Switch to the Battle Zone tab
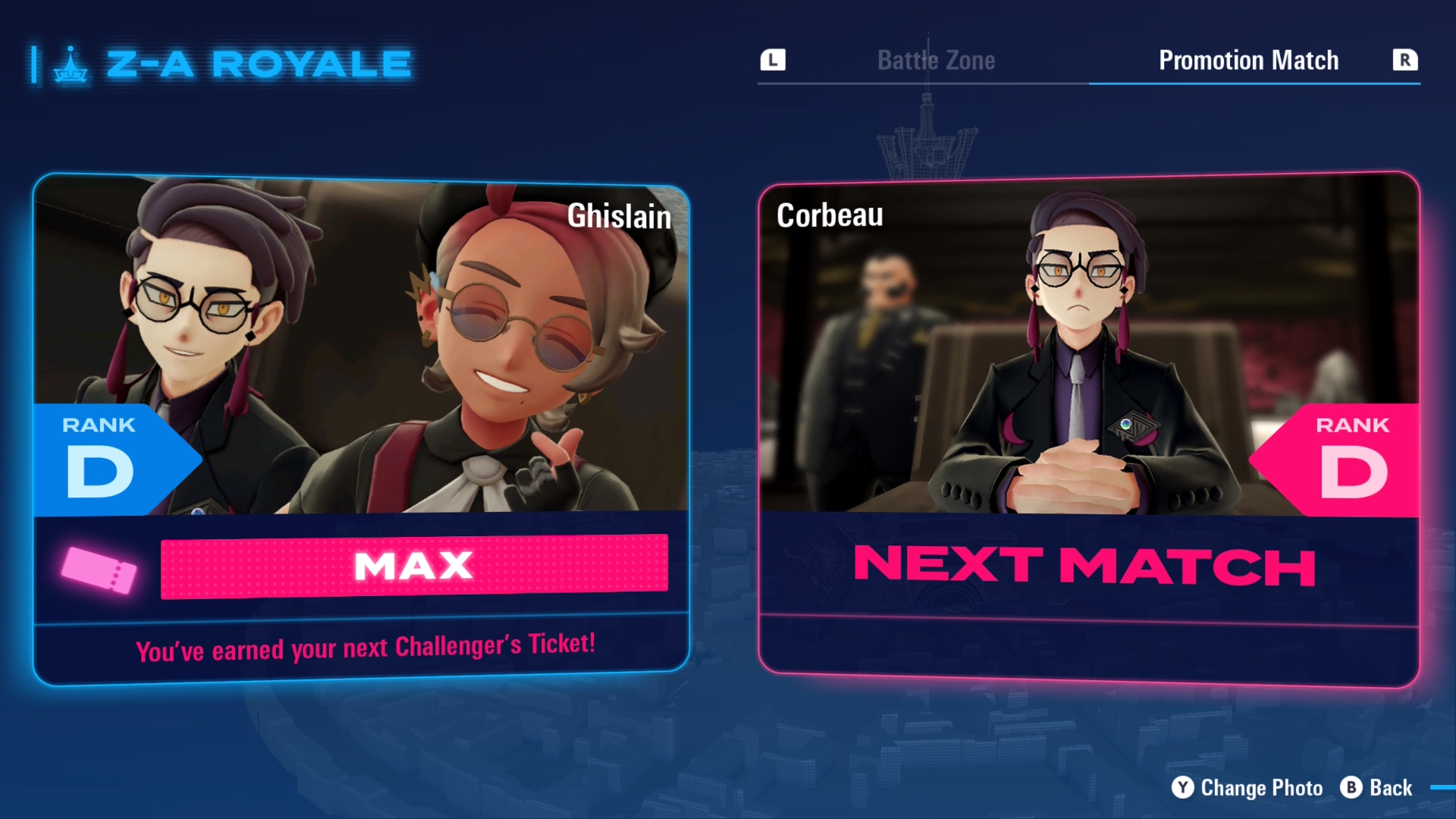1456x819 pixels. click(936, 61)
